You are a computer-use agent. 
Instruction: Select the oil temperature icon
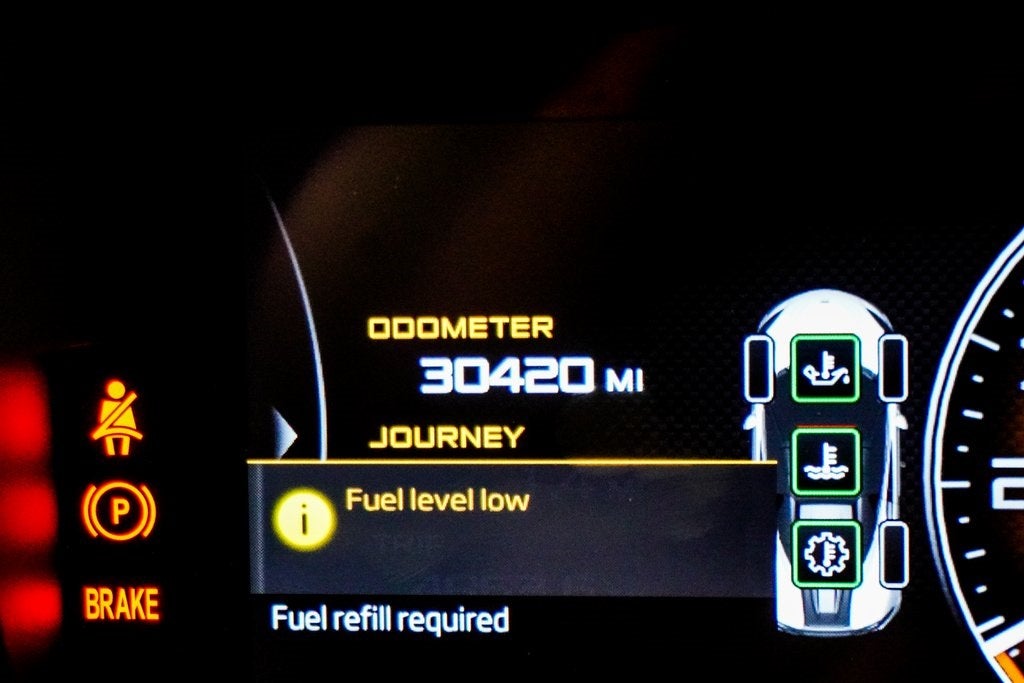825,368
